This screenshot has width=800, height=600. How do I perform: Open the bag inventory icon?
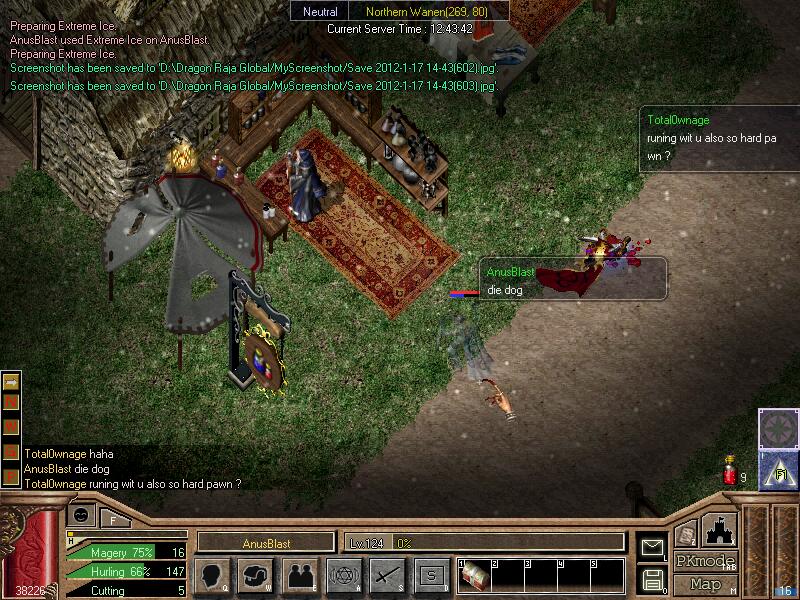[x=256, y=575]
